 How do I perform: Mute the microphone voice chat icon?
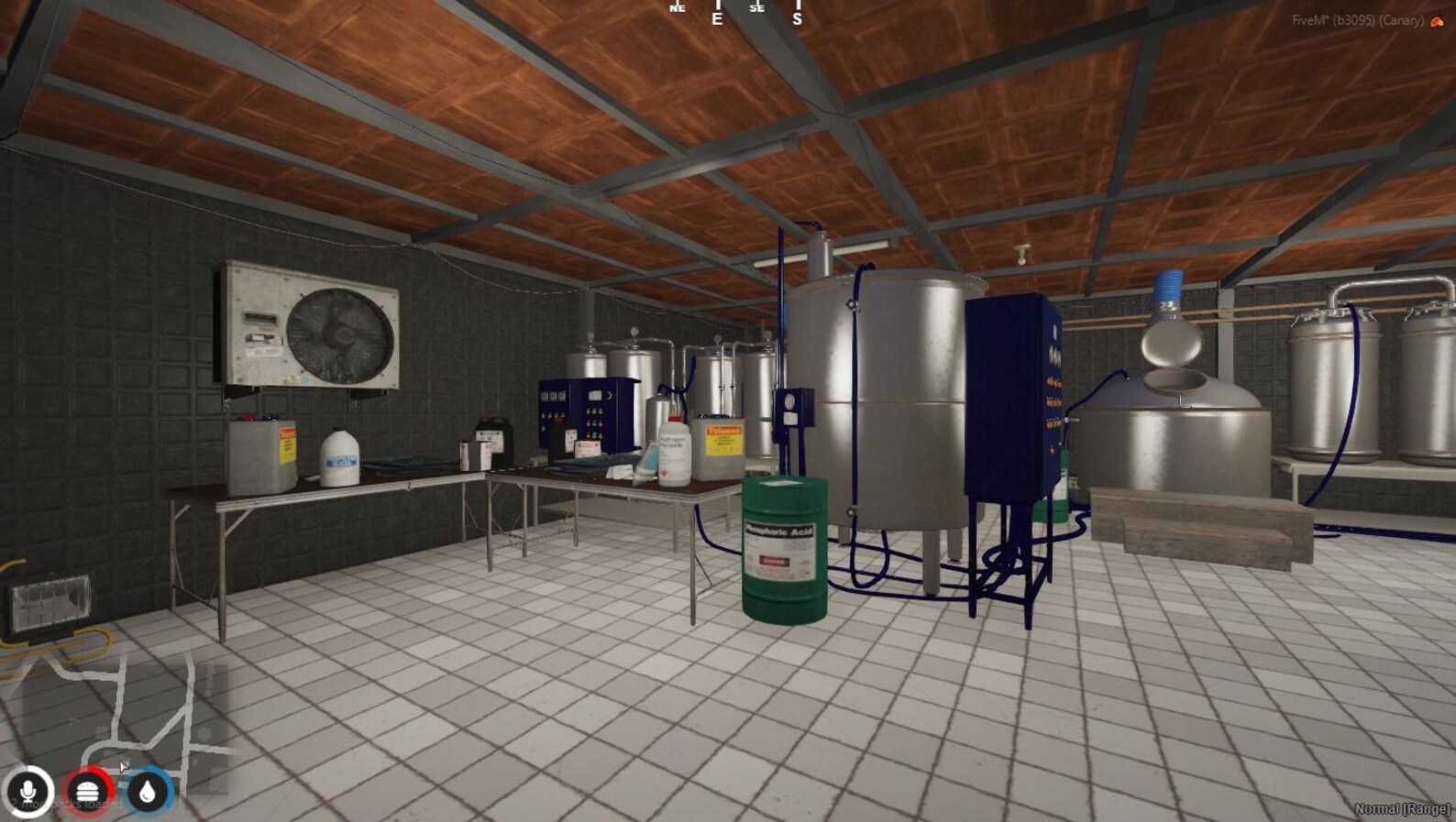tap(28, 794)
